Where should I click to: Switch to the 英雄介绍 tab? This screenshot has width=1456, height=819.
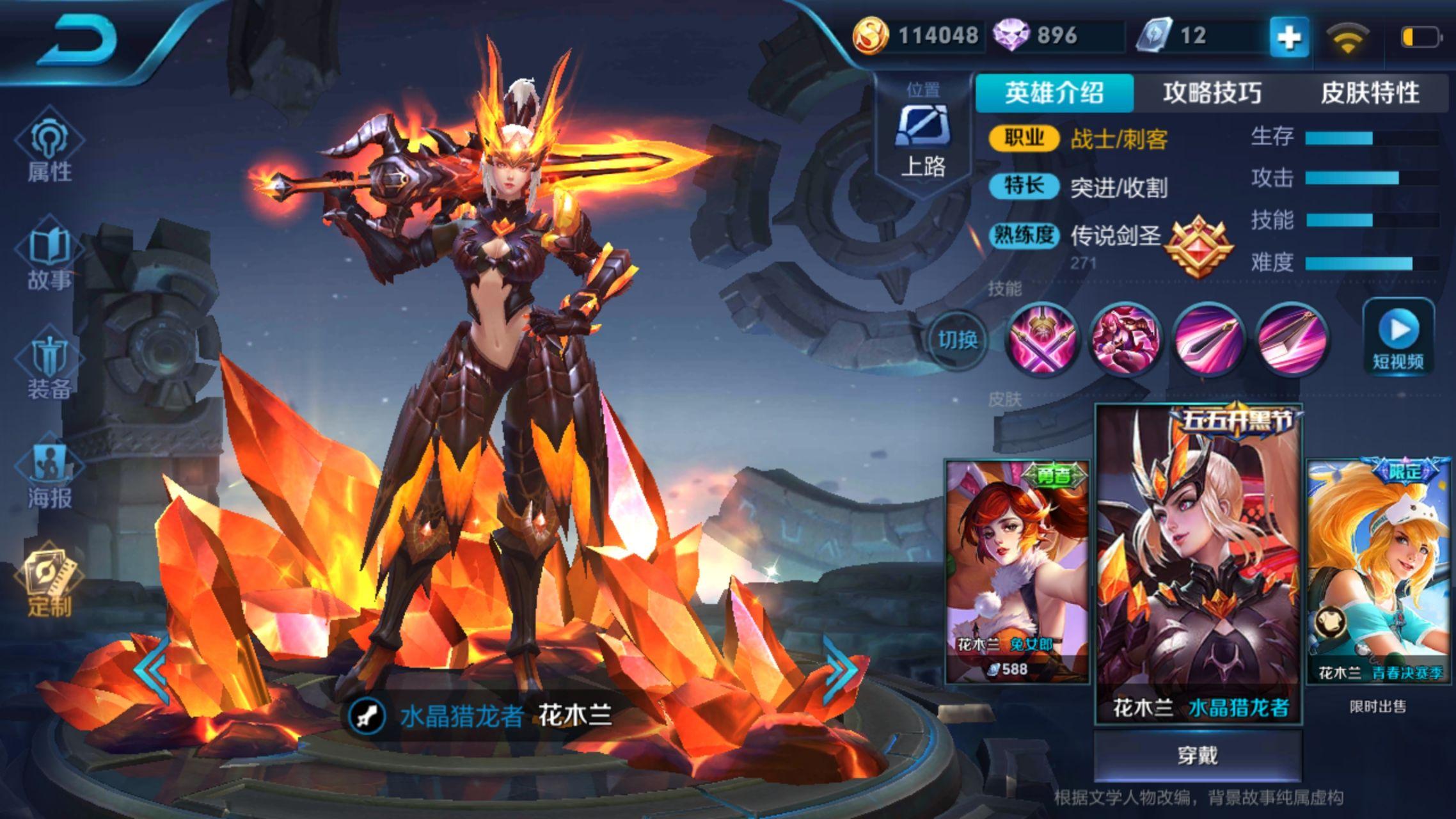1054,93
